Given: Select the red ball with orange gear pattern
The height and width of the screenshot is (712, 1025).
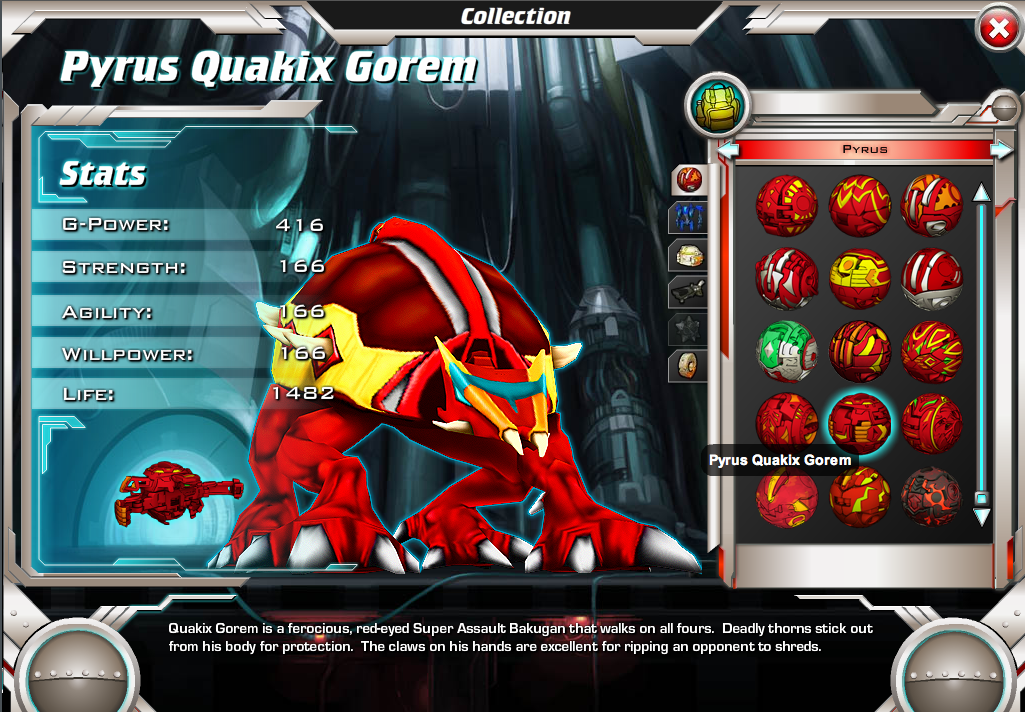Looking at the screenshot, I should pos(931,205).
